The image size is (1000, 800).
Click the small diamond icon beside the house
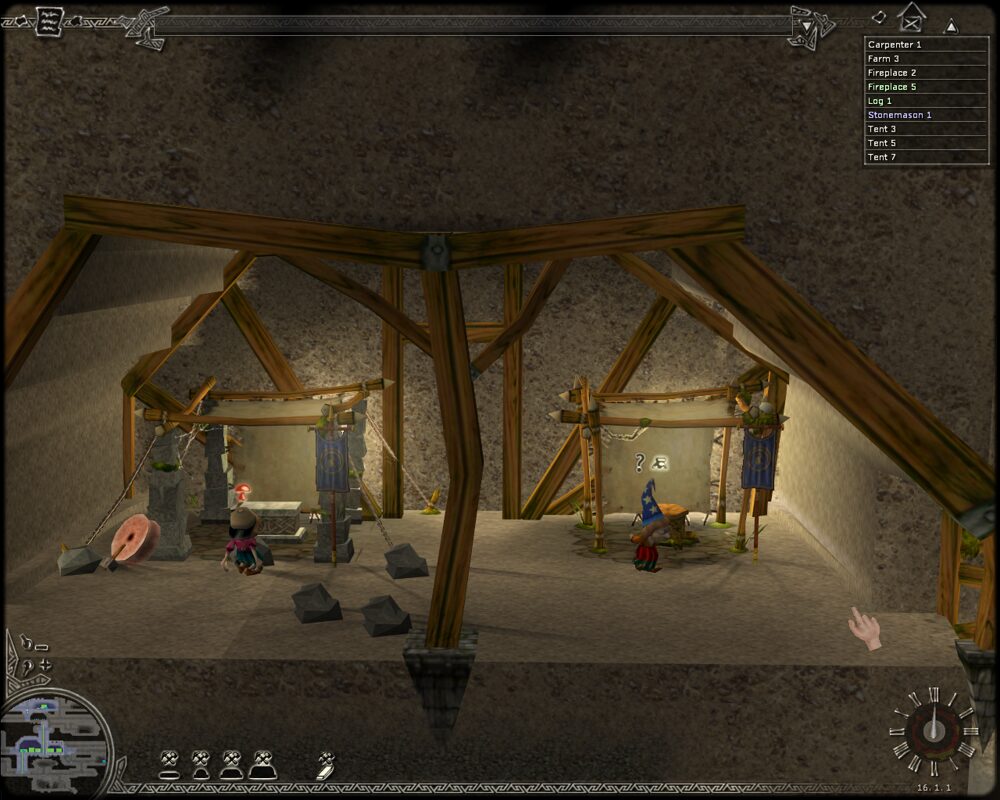tap(879, 17)
